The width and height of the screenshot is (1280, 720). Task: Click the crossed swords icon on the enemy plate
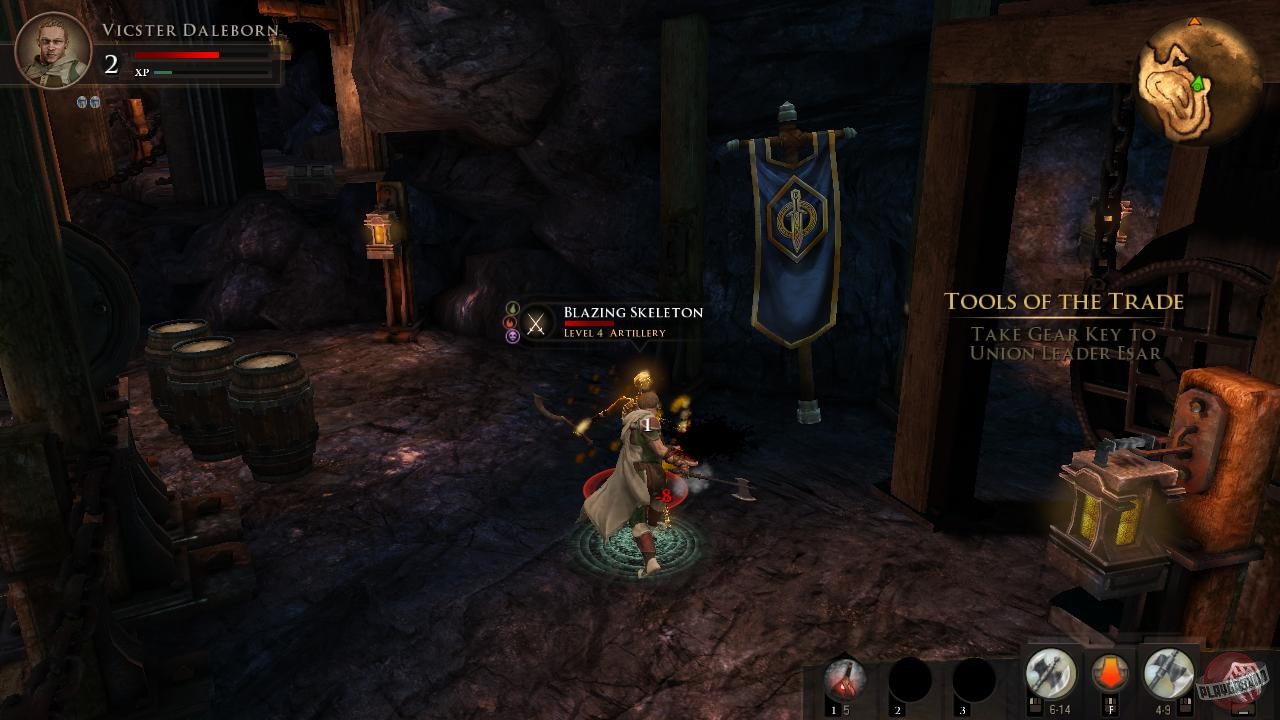pos(536,325)
